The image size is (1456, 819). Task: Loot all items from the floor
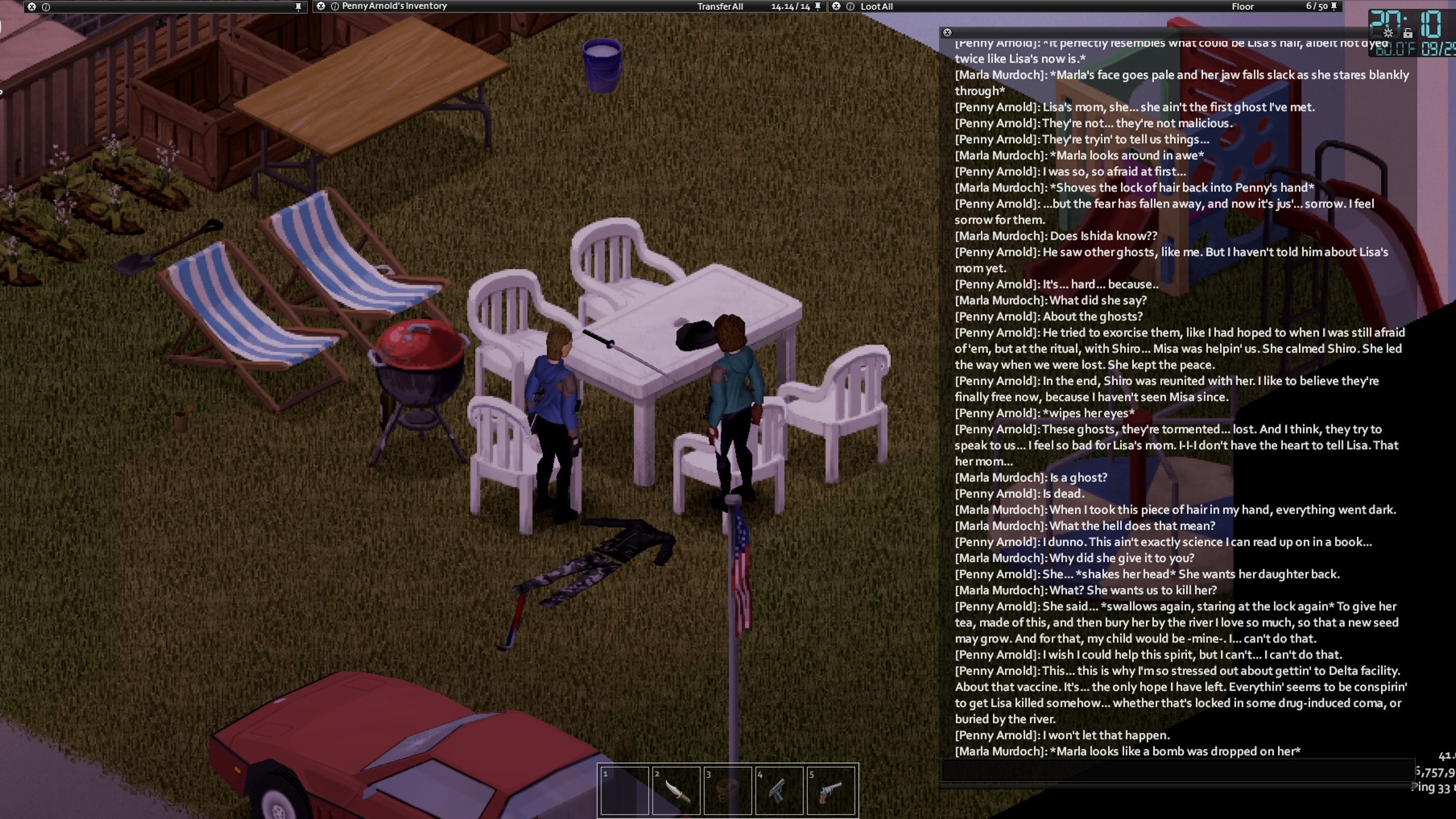(x=876, y=7)
